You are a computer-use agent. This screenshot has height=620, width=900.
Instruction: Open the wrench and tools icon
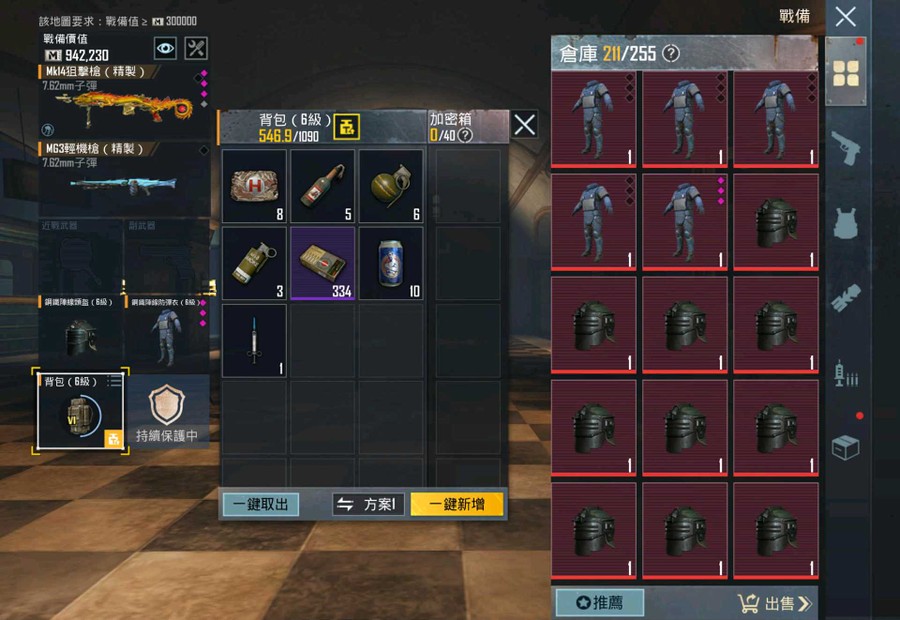pos(197,48)
